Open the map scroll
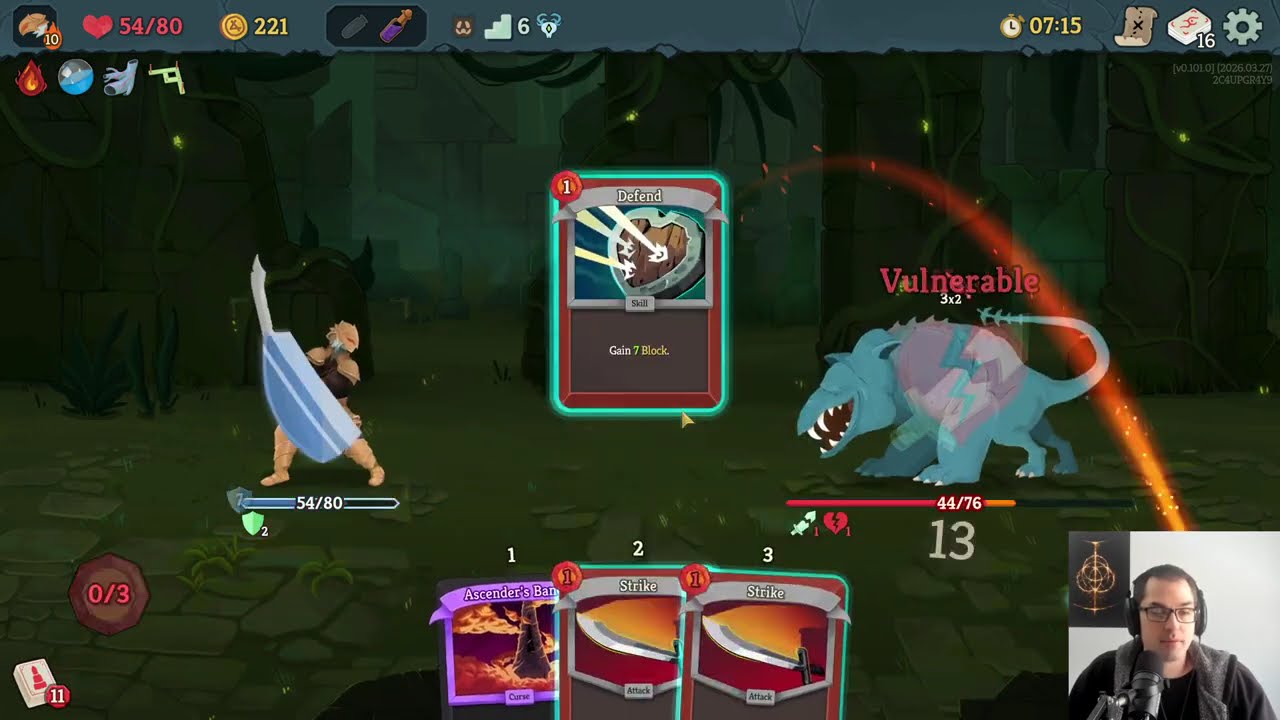 pos(1137,26)
